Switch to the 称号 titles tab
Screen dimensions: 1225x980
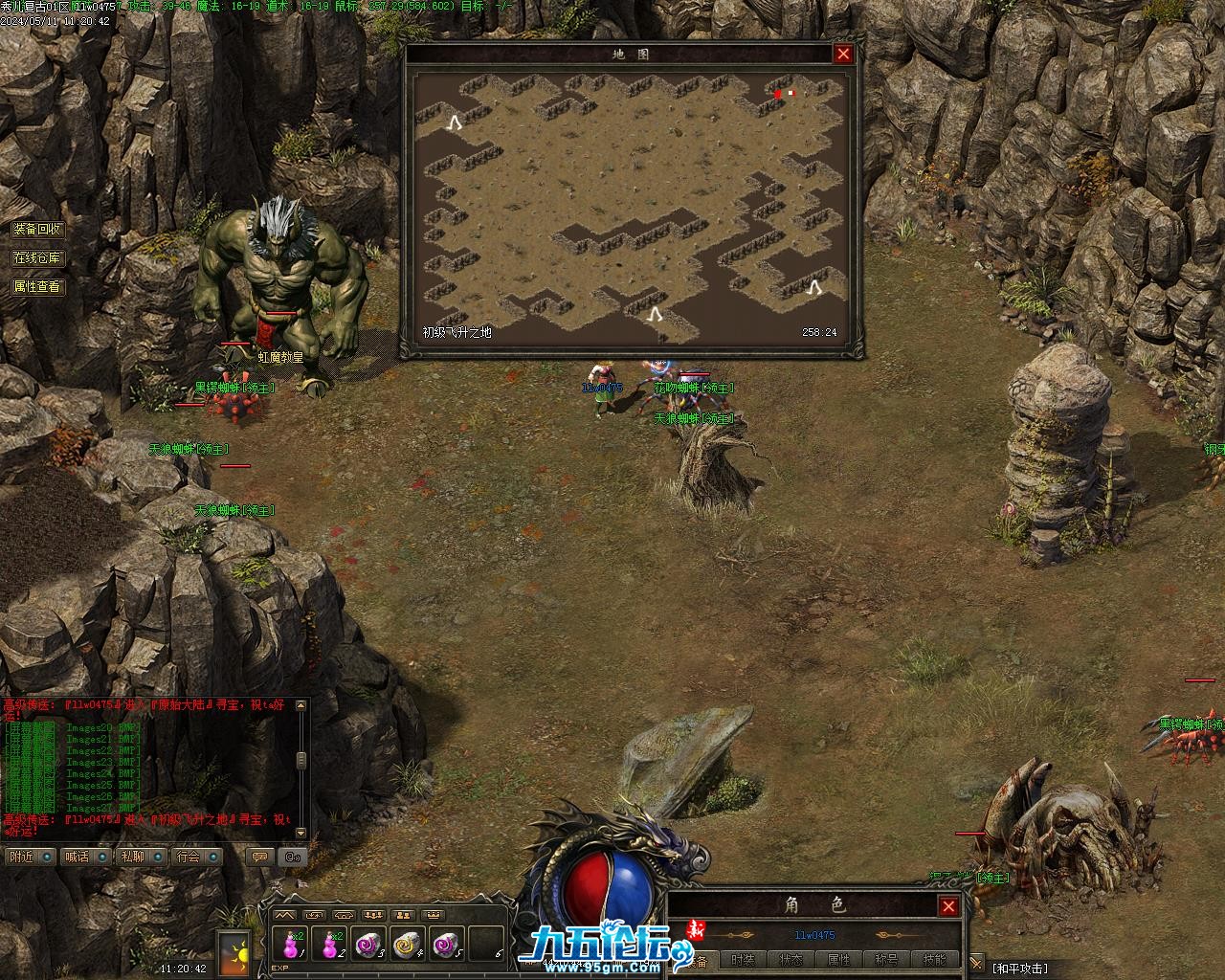pos(886,960)
